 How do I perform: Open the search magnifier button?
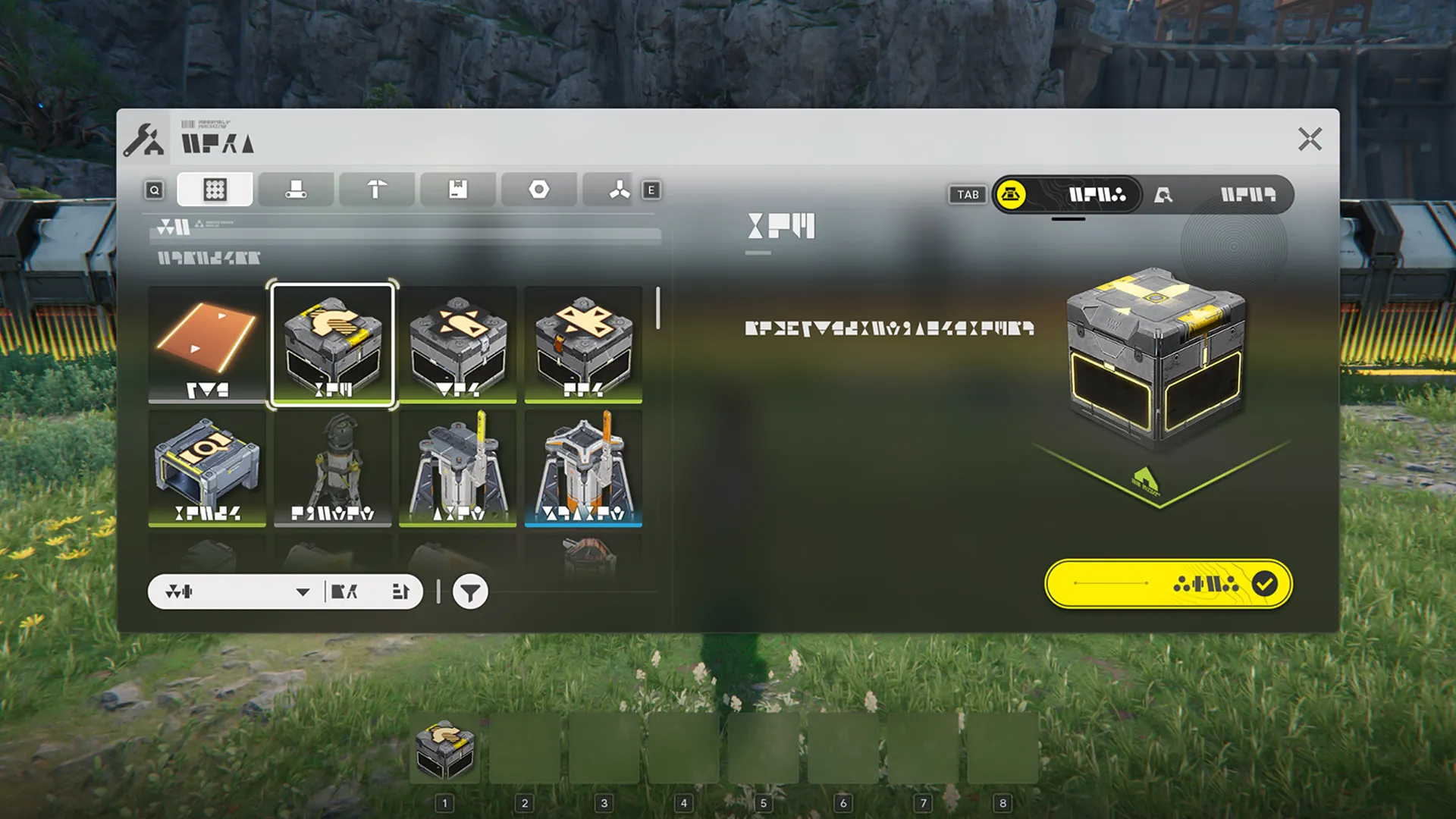point(155,190)
